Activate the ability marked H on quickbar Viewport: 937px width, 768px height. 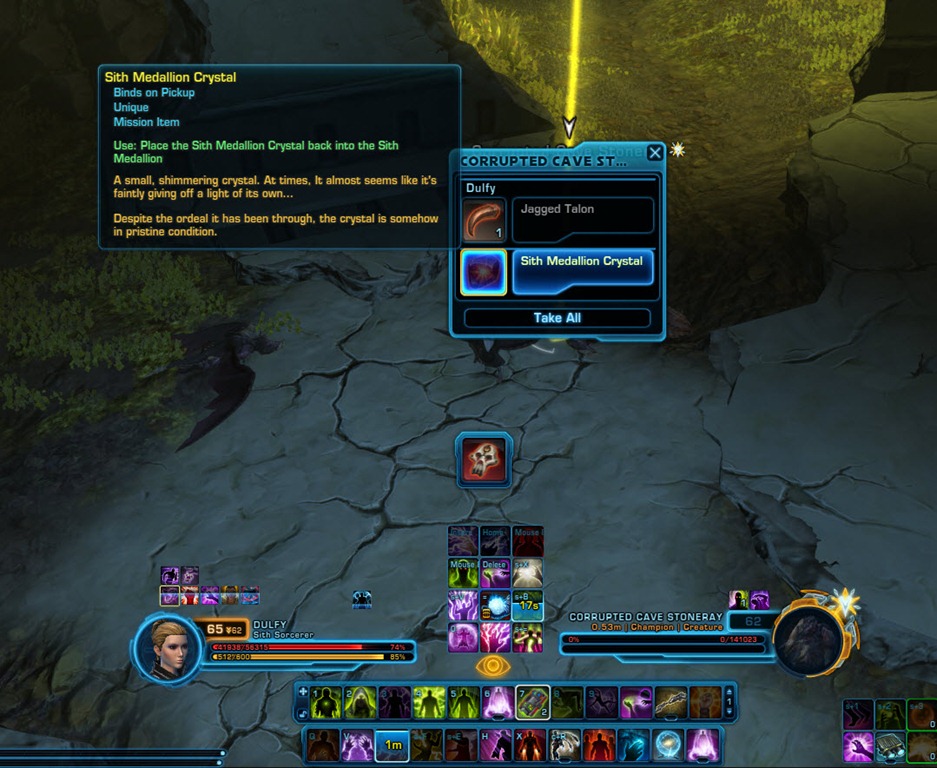pyautogui.click(x=496, y=745)
